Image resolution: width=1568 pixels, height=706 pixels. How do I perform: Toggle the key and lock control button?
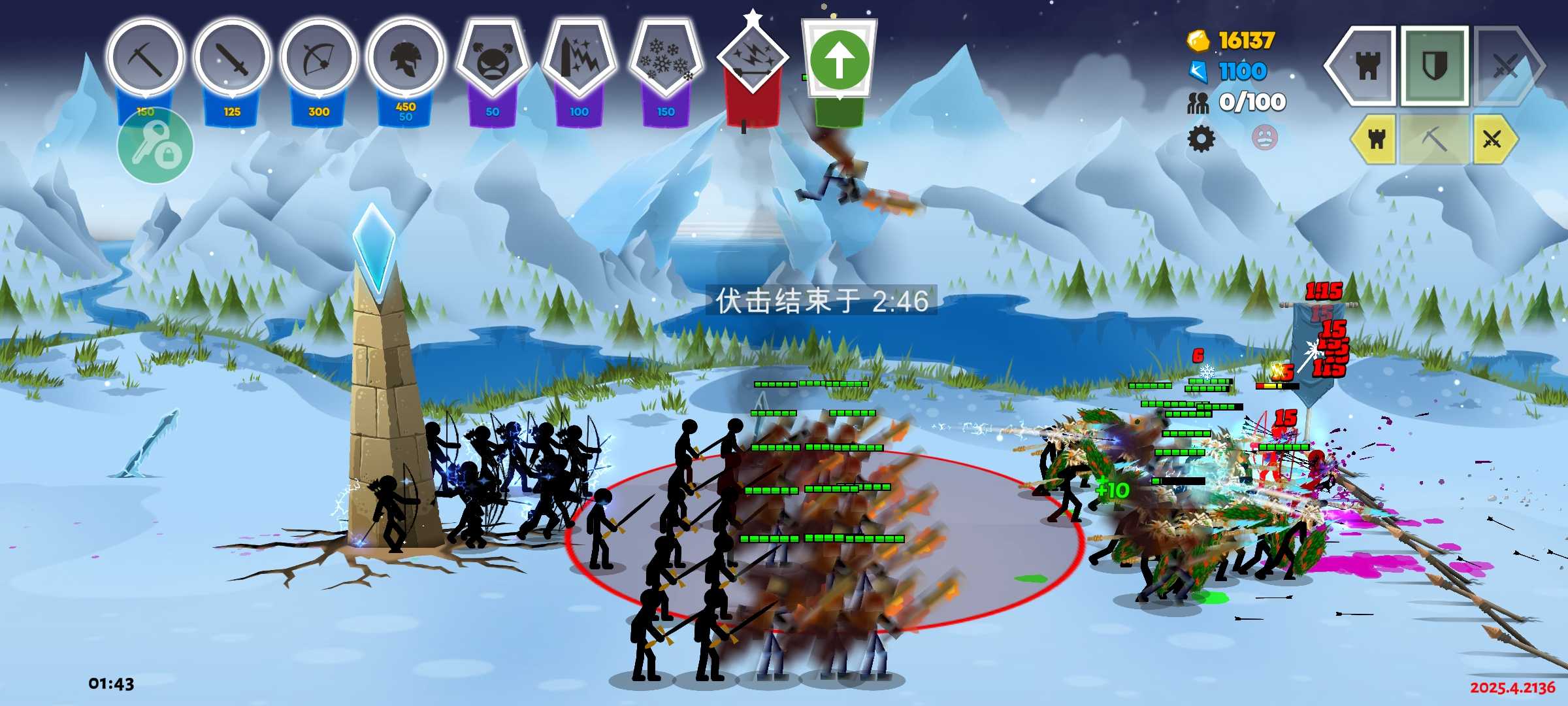point(155,147)
